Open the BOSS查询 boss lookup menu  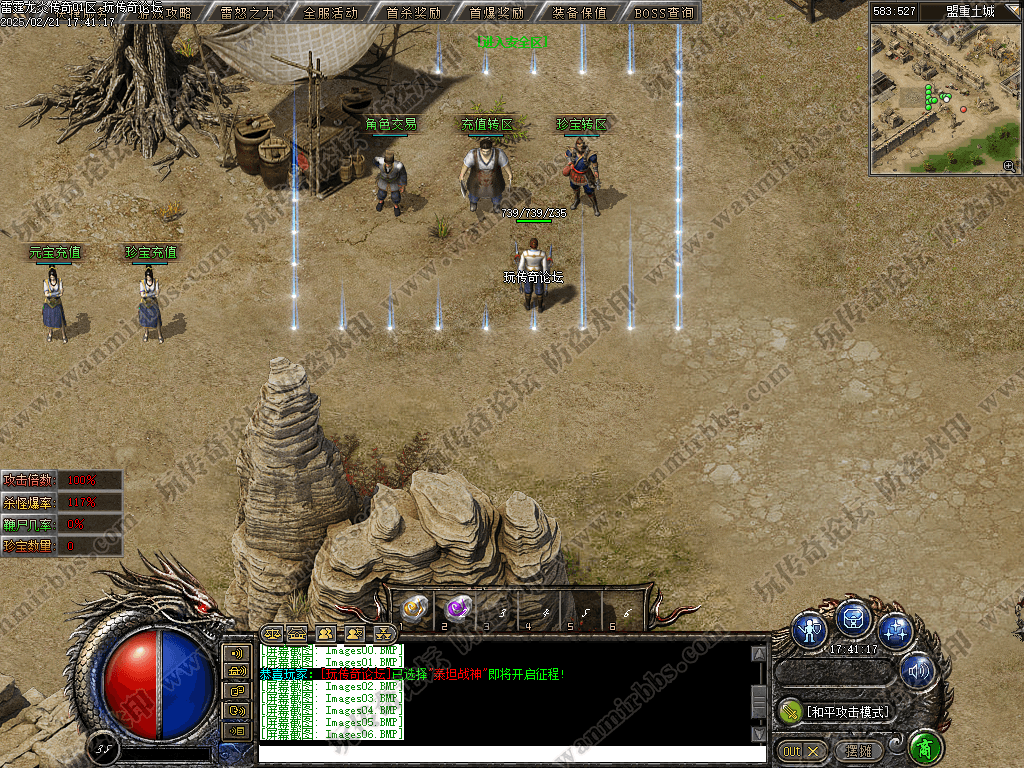point(663,13)
